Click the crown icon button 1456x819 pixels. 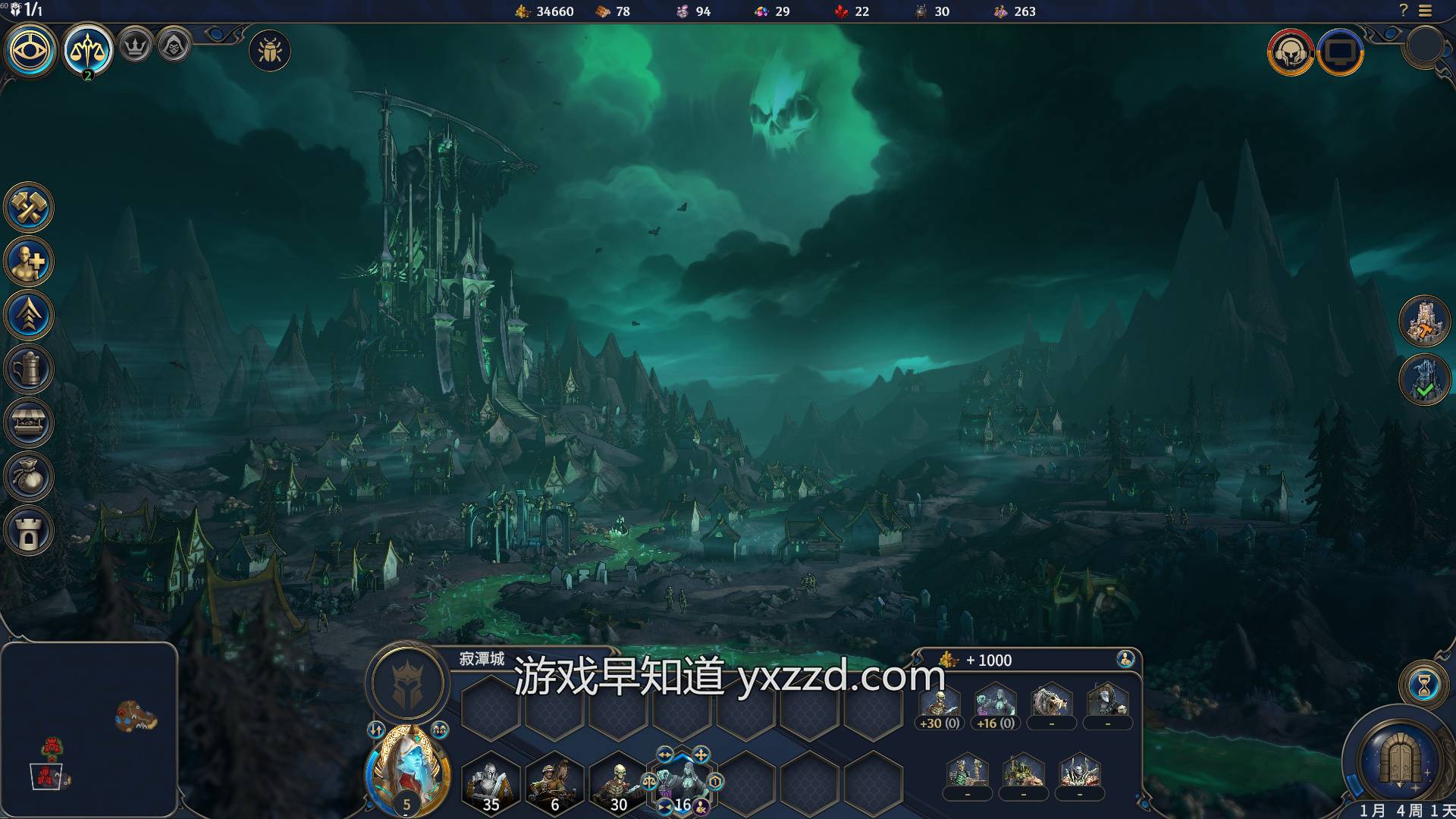(x=136, y=46)
